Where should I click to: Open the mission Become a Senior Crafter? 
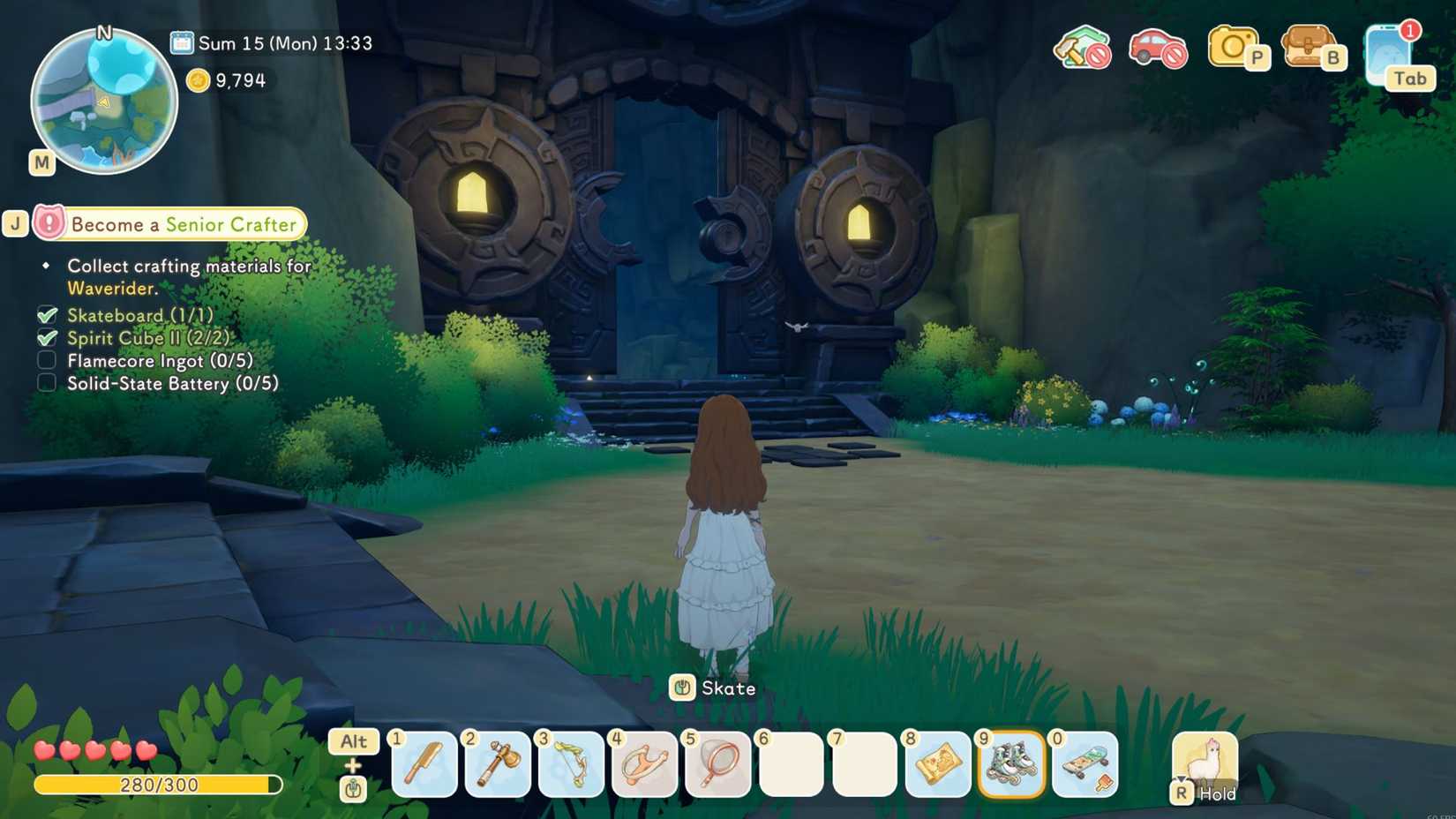(x=183, y=224)
